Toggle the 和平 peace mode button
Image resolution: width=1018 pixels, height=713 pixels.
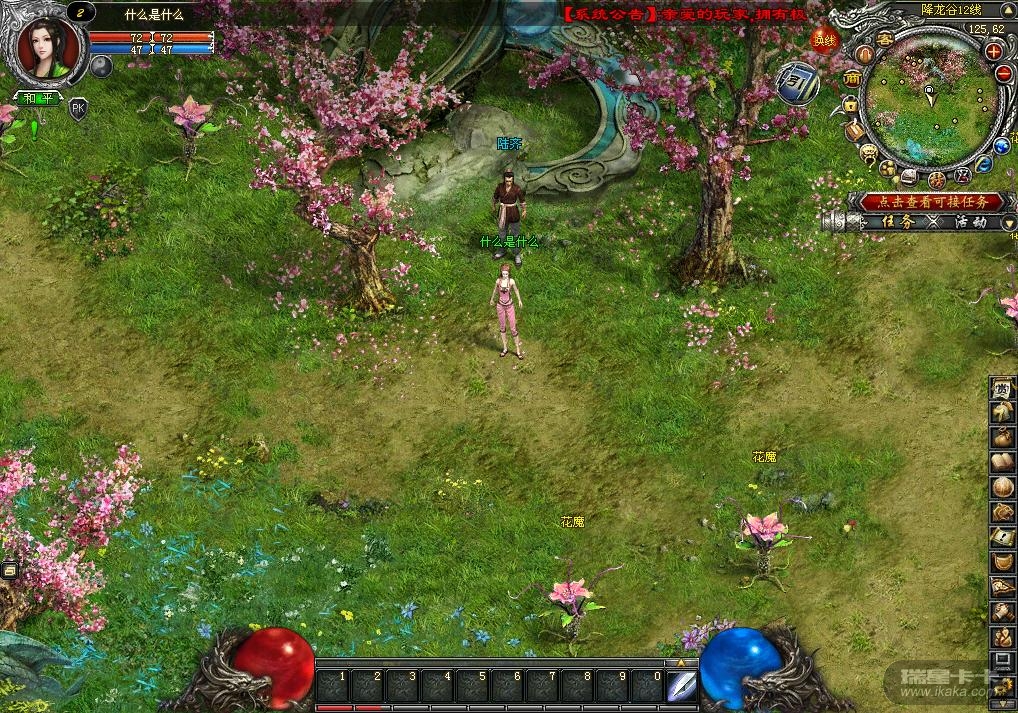(x=39, y=98)
